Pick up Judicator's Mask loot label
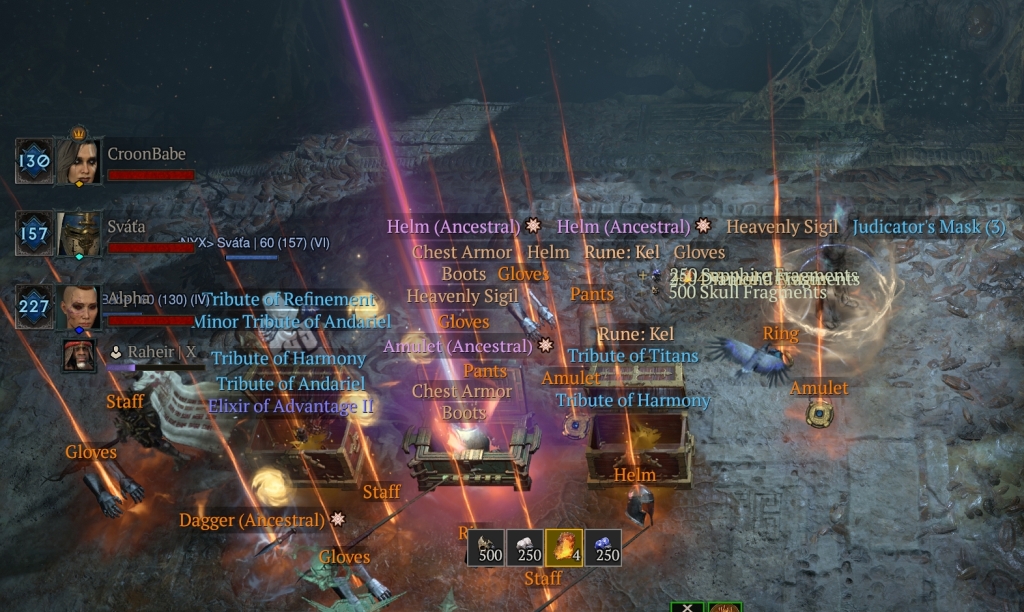This screenshot has height=612, width=1024. click(x=928, y=227)
